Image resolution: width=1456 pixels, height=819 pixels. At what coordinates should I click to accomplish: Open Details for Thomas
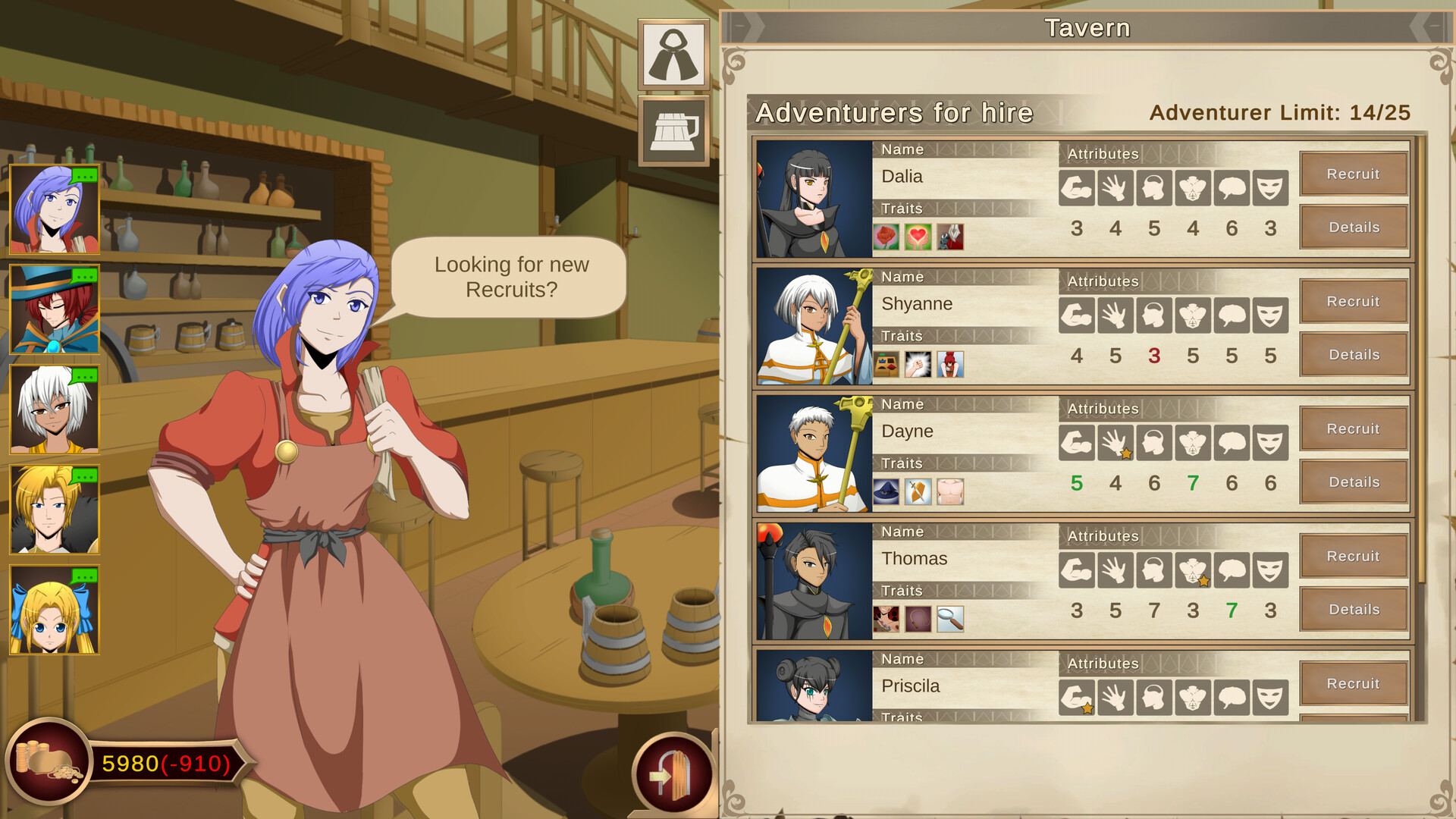click(x=1354, y=609)
